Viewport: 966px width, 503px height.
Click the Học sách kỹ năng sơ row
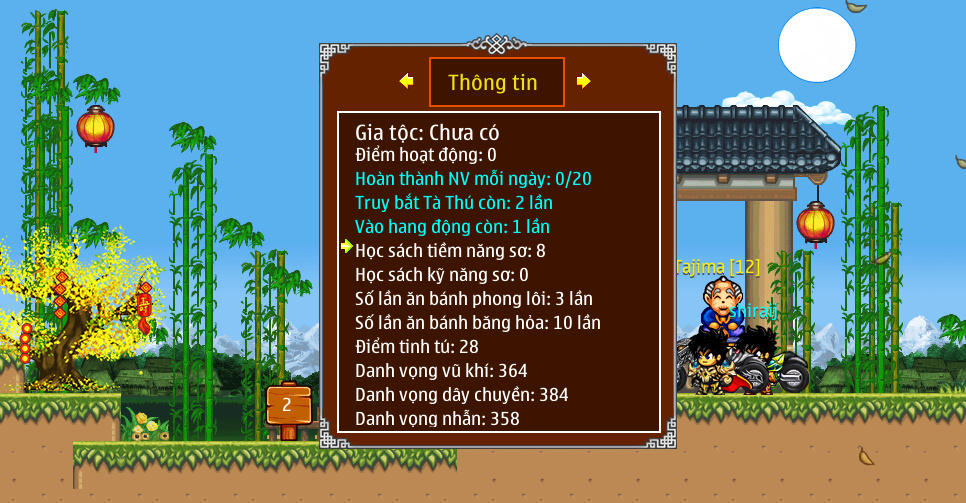(442, 275)
